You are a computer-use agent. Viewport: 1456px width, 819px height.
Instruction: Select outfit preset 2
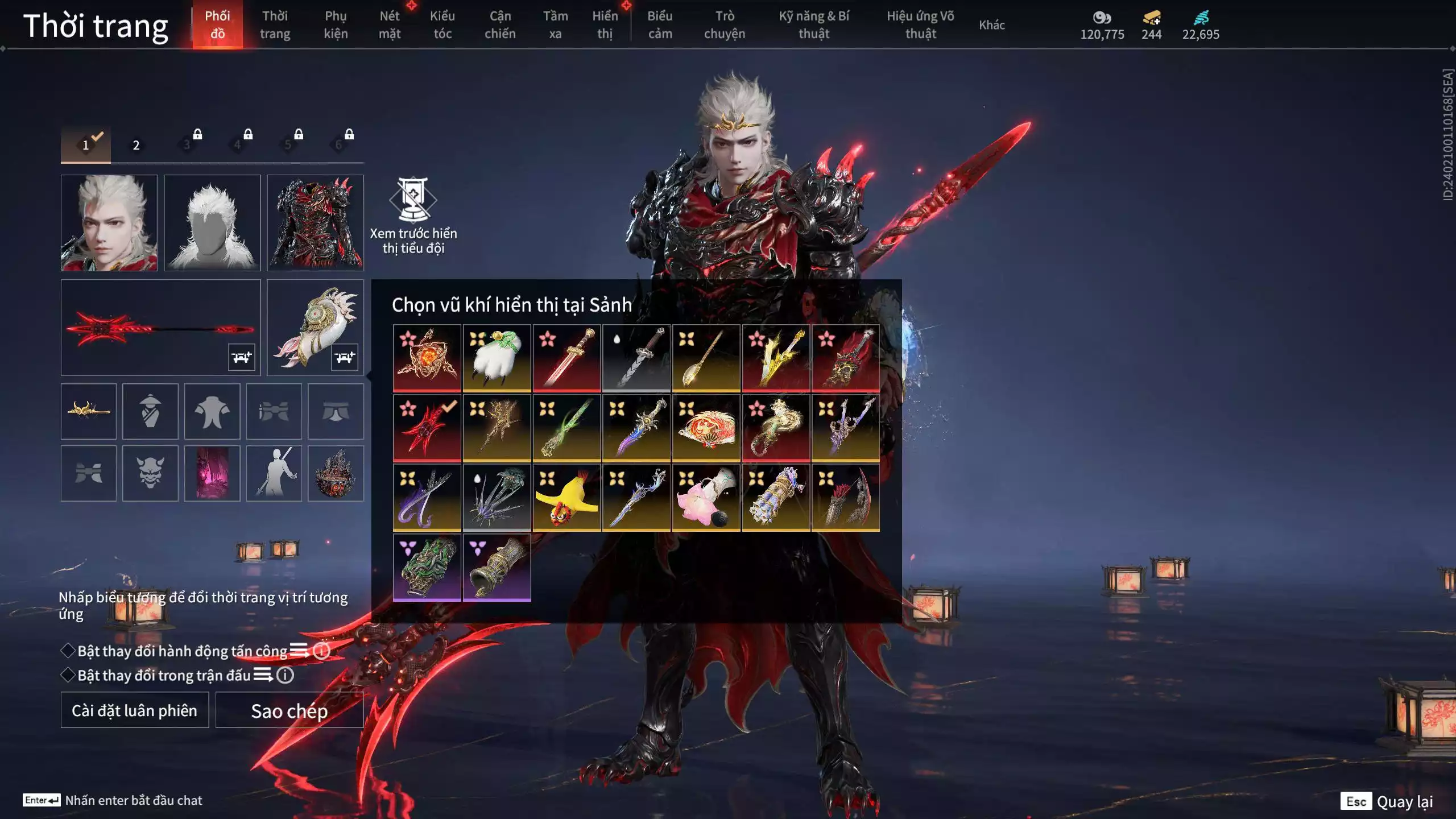click(x=136, y=145)
